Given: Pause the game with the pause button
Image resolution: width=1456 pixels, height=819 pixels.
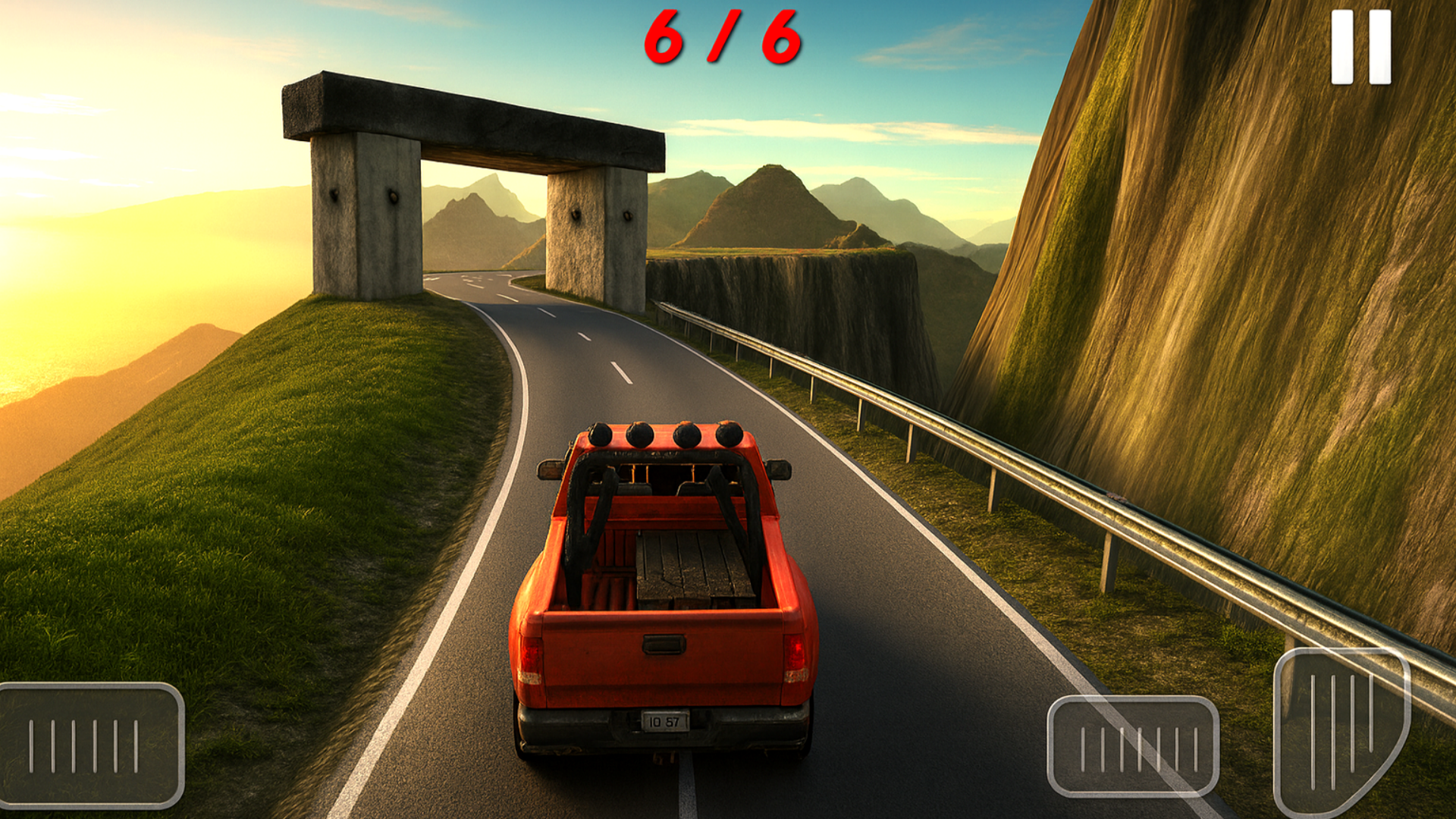Looking at the screenshot, I should pos(1360,47).
